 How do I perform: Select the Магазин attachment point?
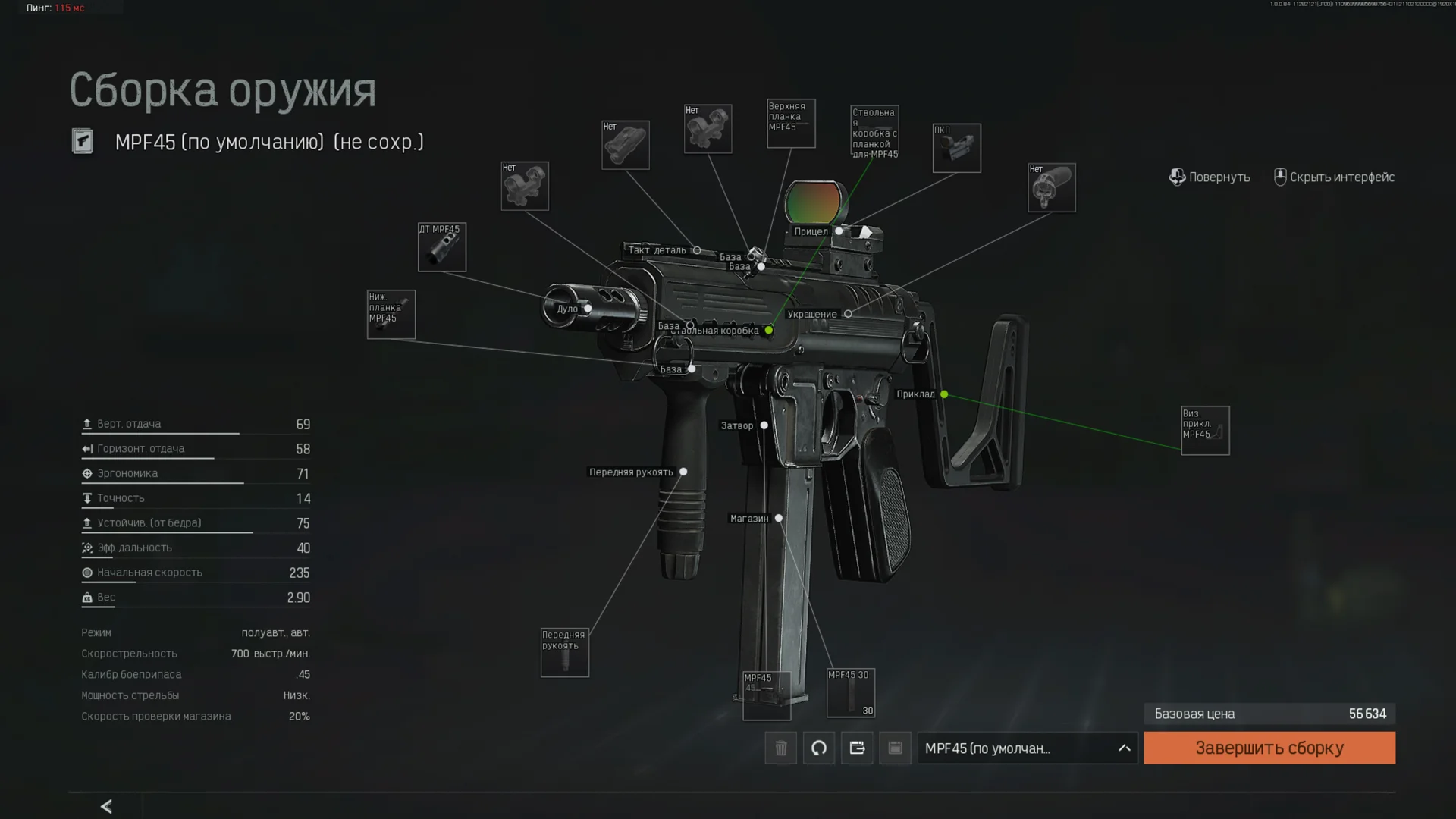coord(779,519)
